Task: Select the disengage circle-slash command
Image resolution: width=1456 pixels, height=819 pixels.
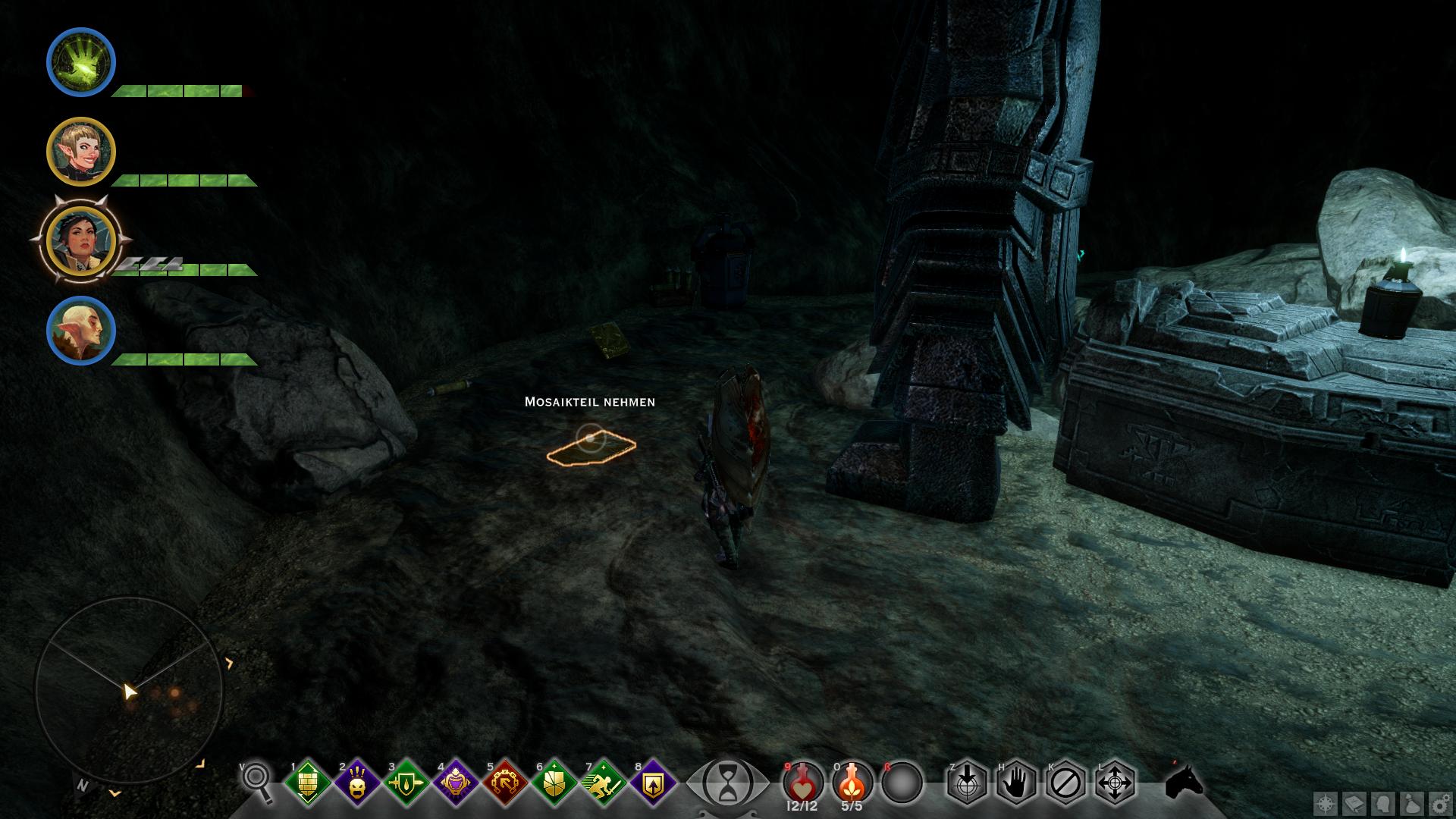Action: (x=1065, y=782)
